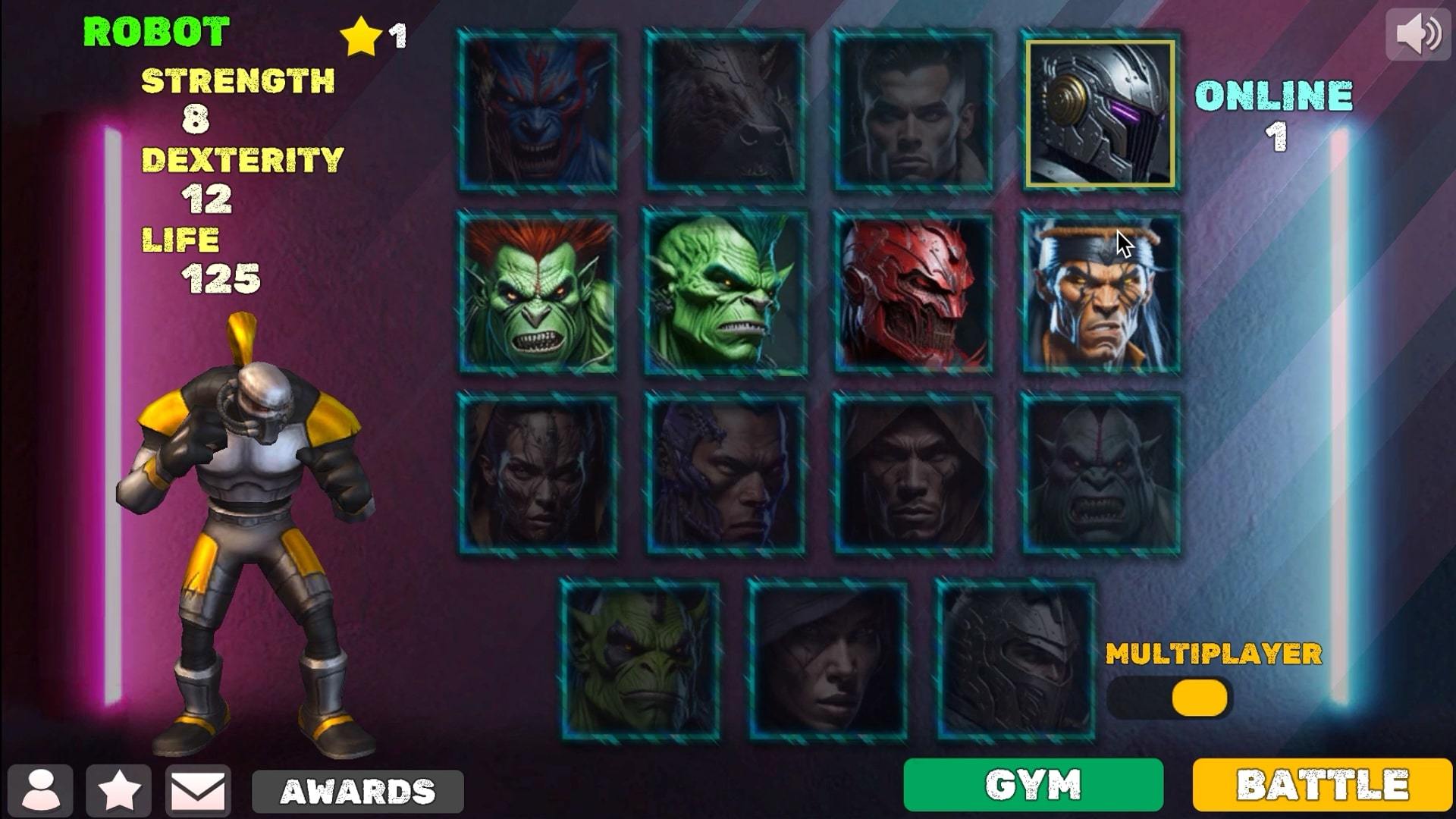Pick the red armored helmet opponent
Screen dimensions: 1456x819
click(913, 292)
